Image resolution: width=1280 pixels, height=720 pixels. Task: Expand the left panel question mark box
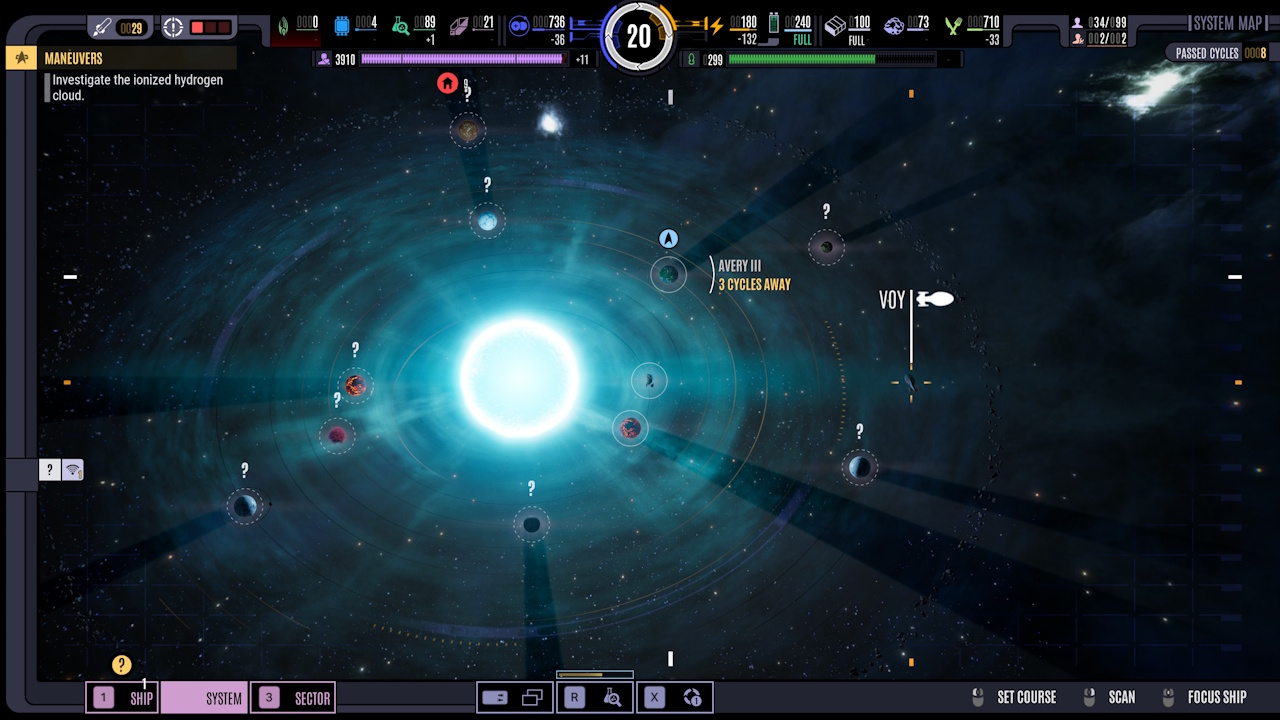48,469
